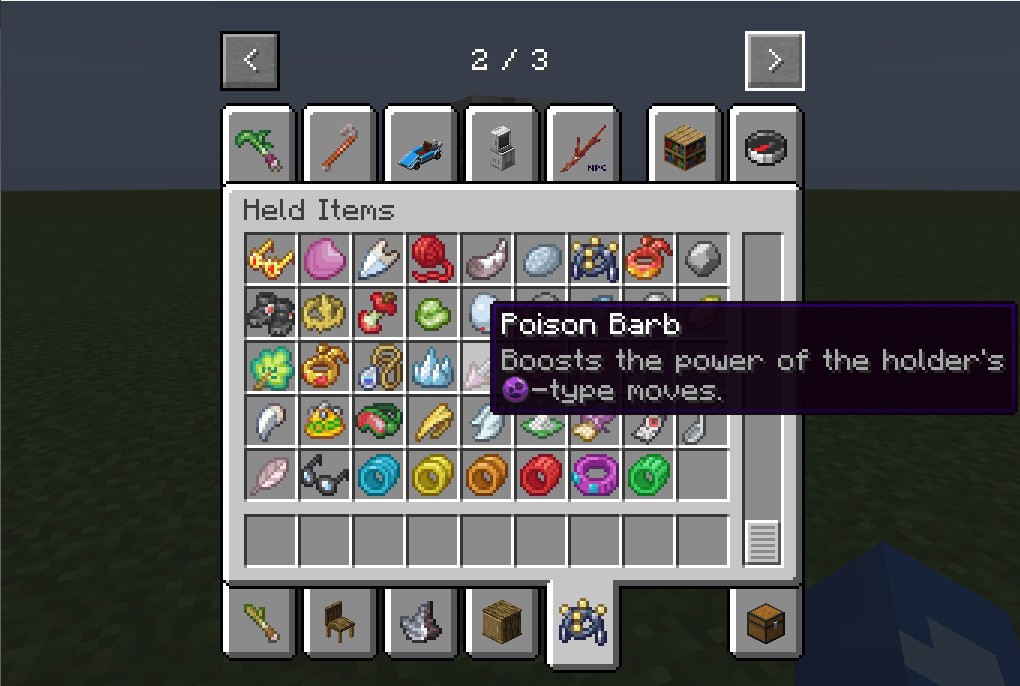1020x686 pixels.
Task: Select the cyan band item
Action: tap(379, 475)
